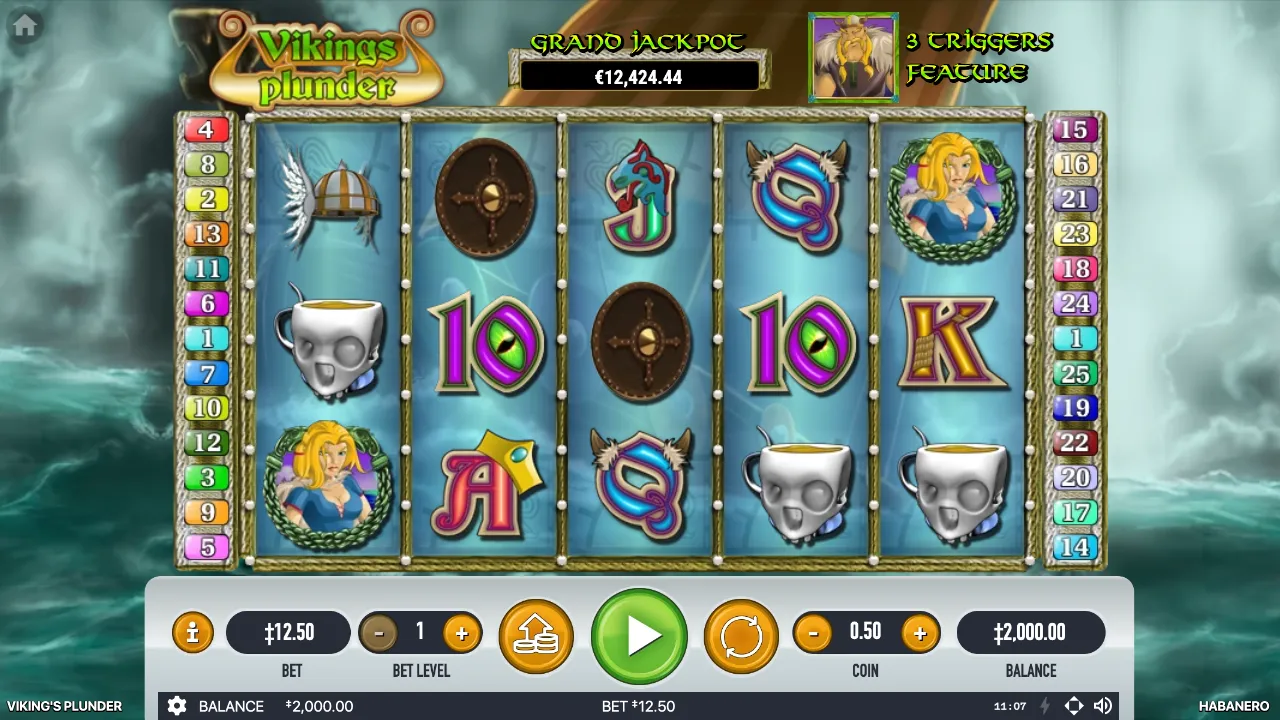Select payline number 25 on the right
The width and height of the screenshot is (1280, 720).
point(1075,374)
